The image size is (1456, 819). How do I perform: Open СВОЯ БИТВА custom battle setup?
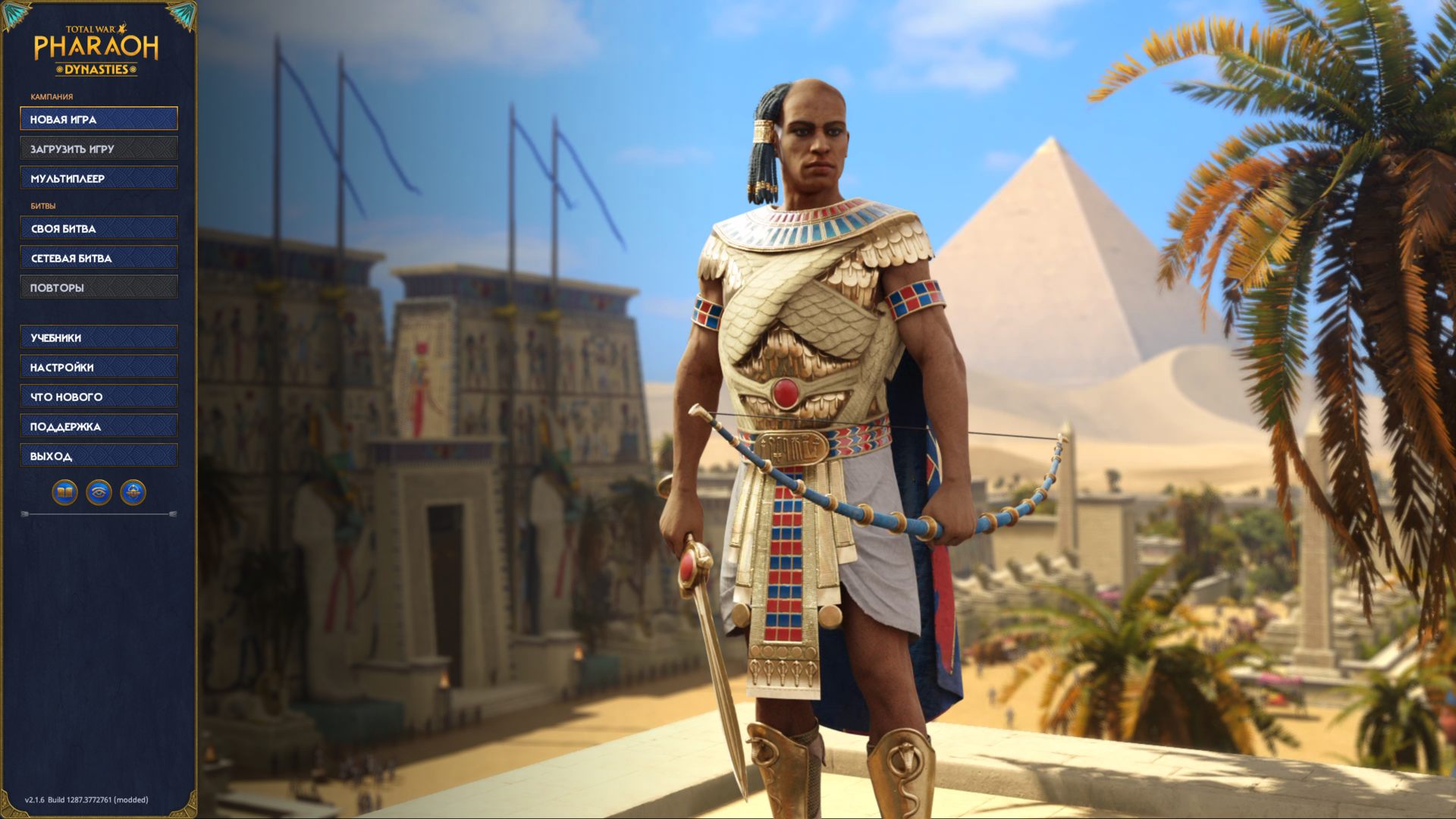tap(98, 227)
